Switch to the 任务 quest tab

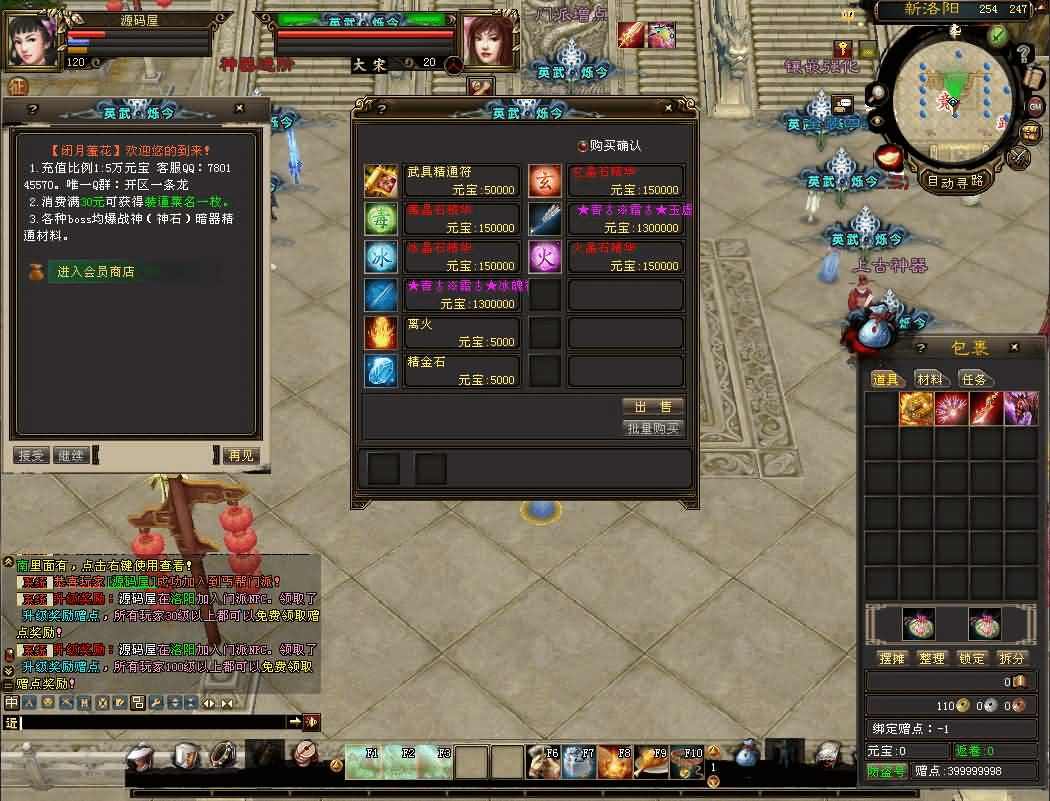point(974,379)
